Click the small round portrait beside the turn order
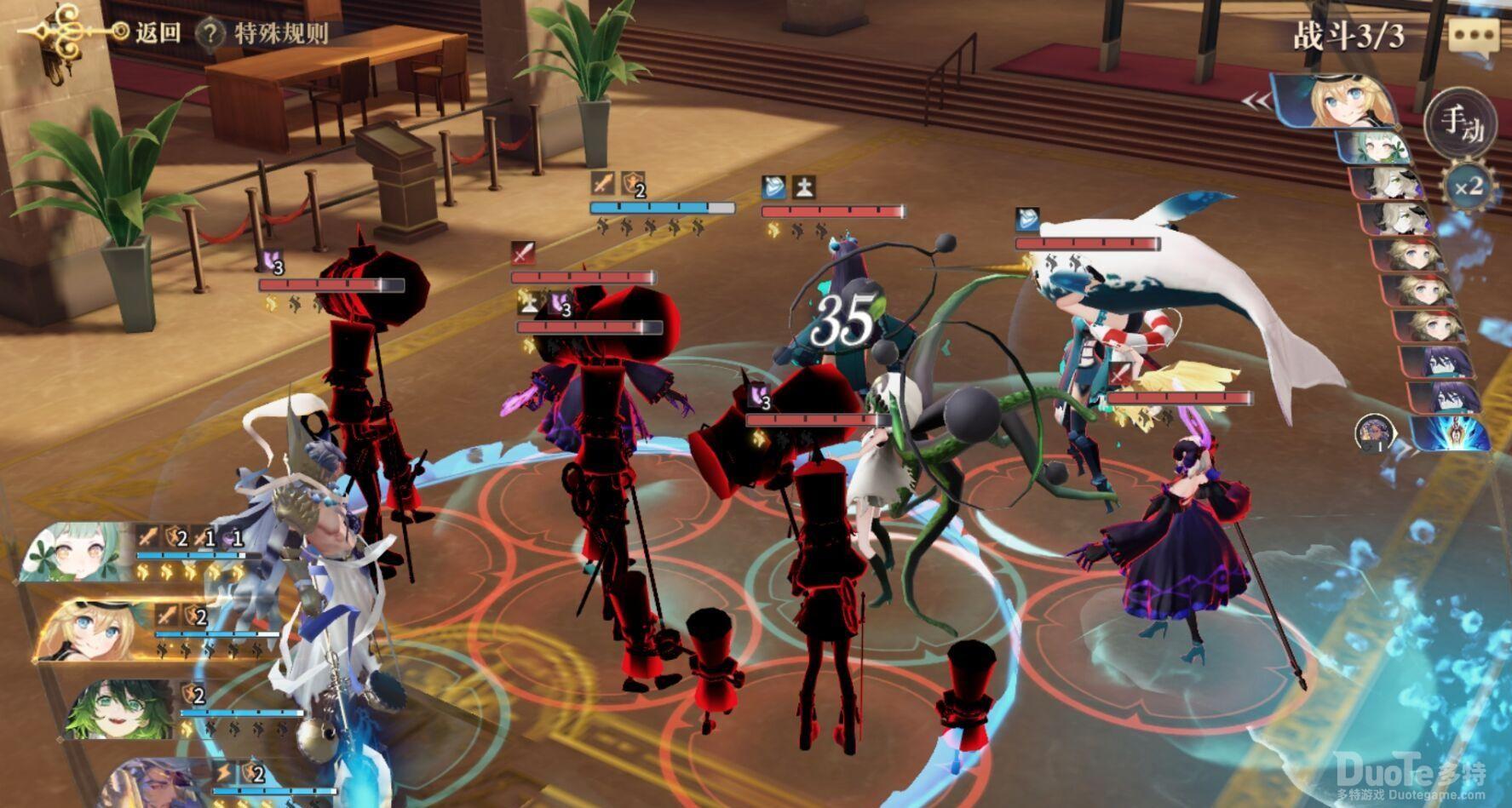 pyautogui.click(x=1374, y=433)
